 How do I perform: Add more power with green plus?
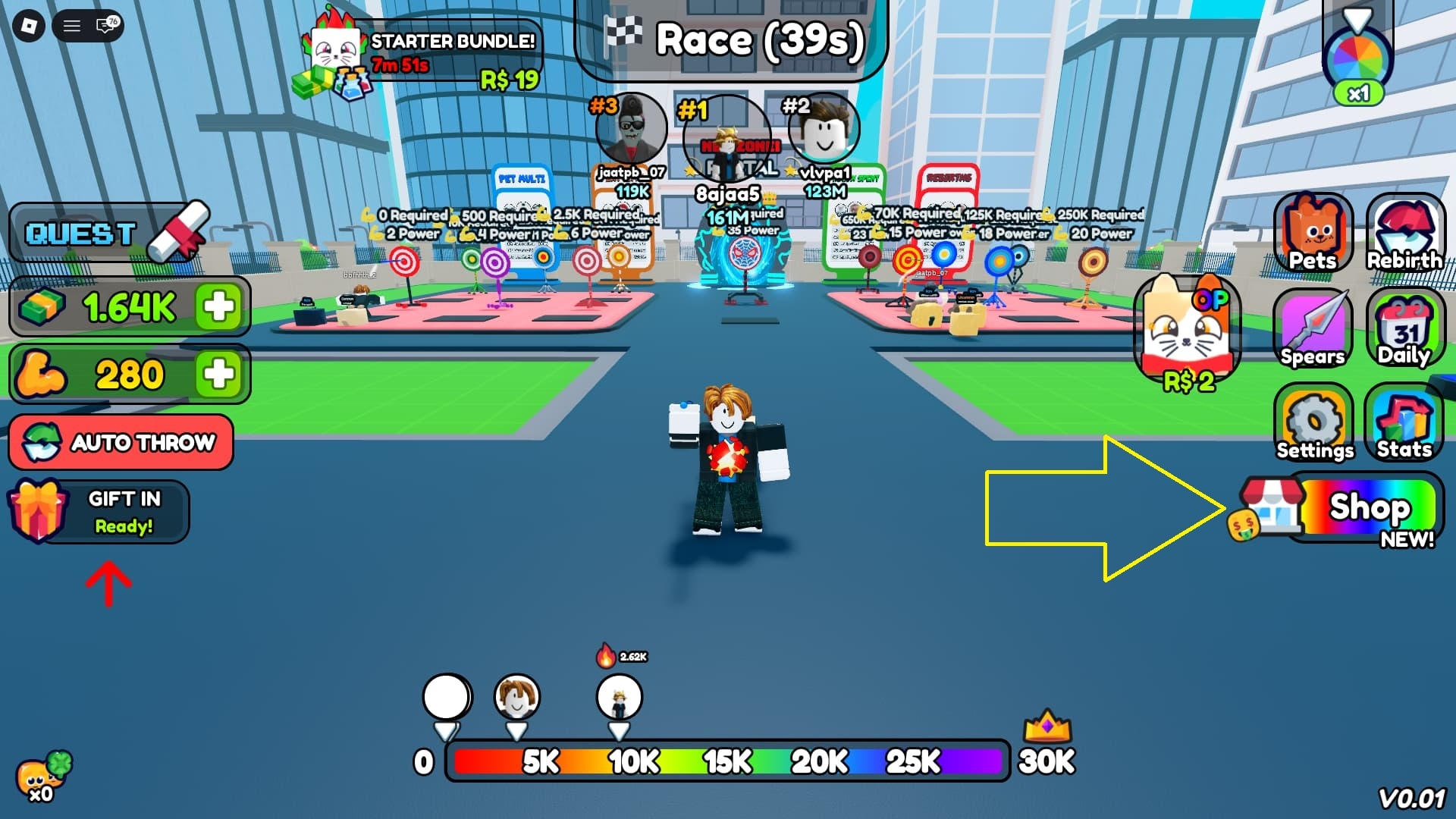pos(218,374)
